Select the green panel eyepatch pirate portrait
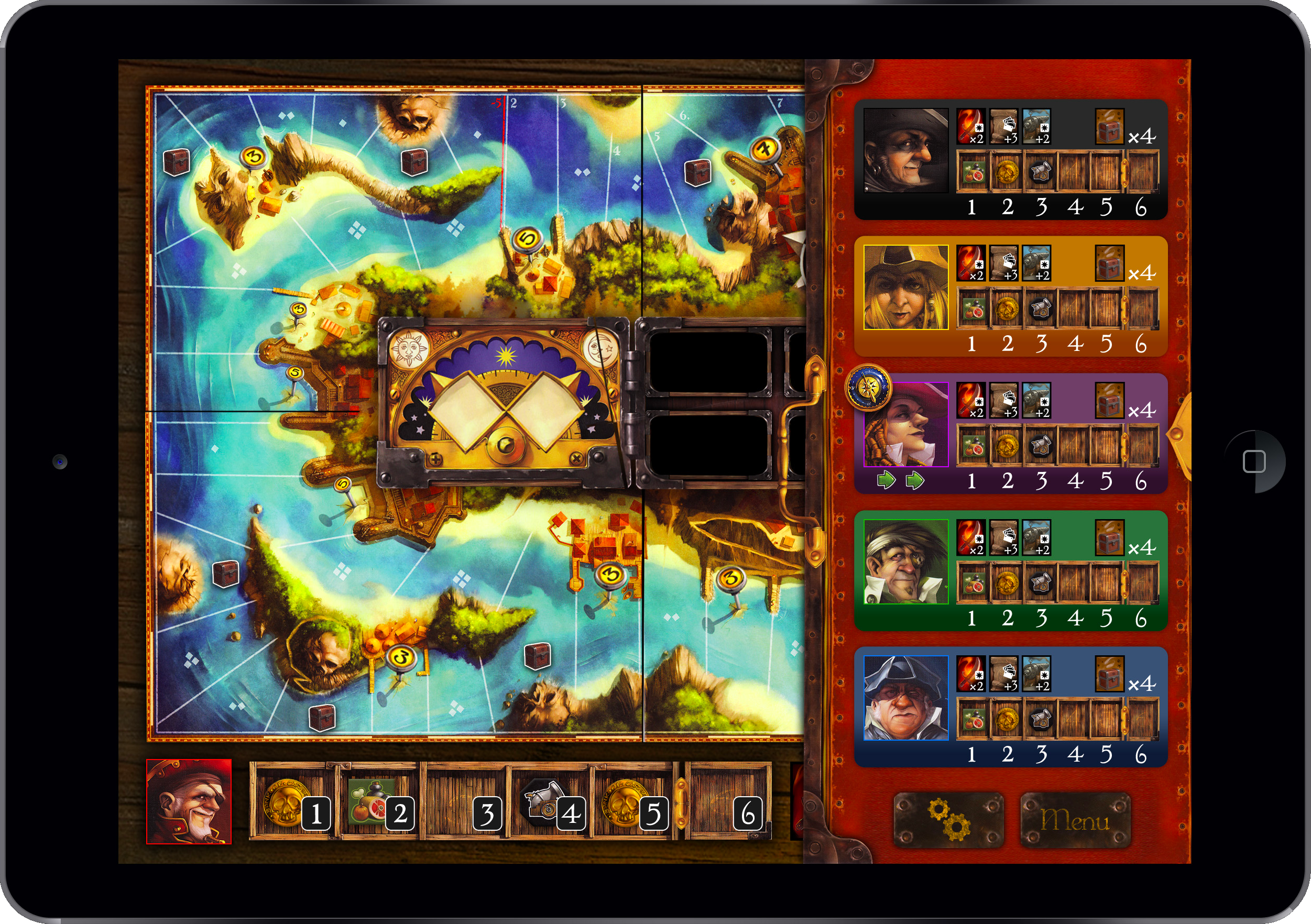The width and height of the screenshot is (1311, 924). tap(906, 562)
